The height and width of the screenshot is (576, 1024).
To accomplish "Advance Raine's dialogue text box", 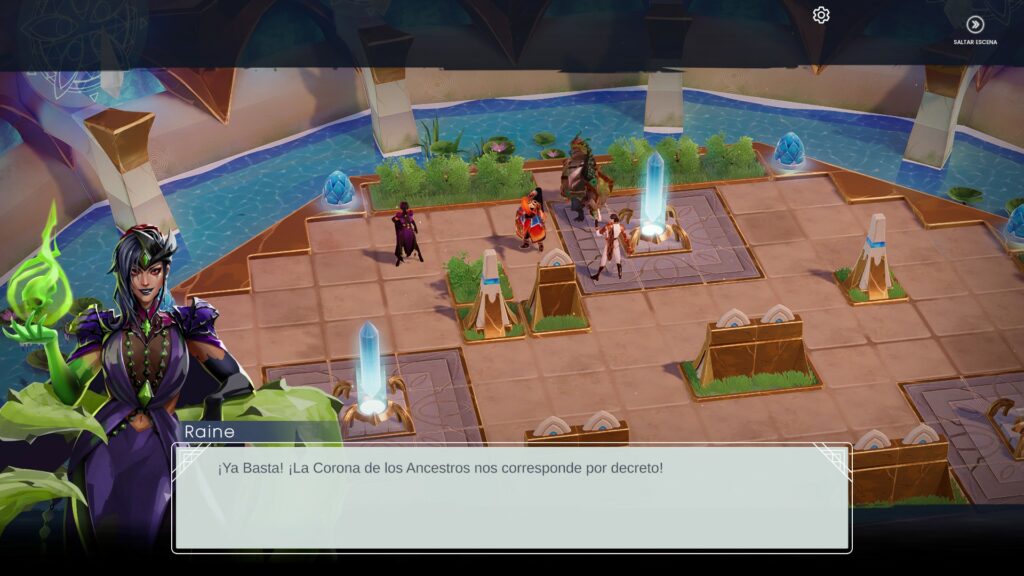I will click(511, 497).
